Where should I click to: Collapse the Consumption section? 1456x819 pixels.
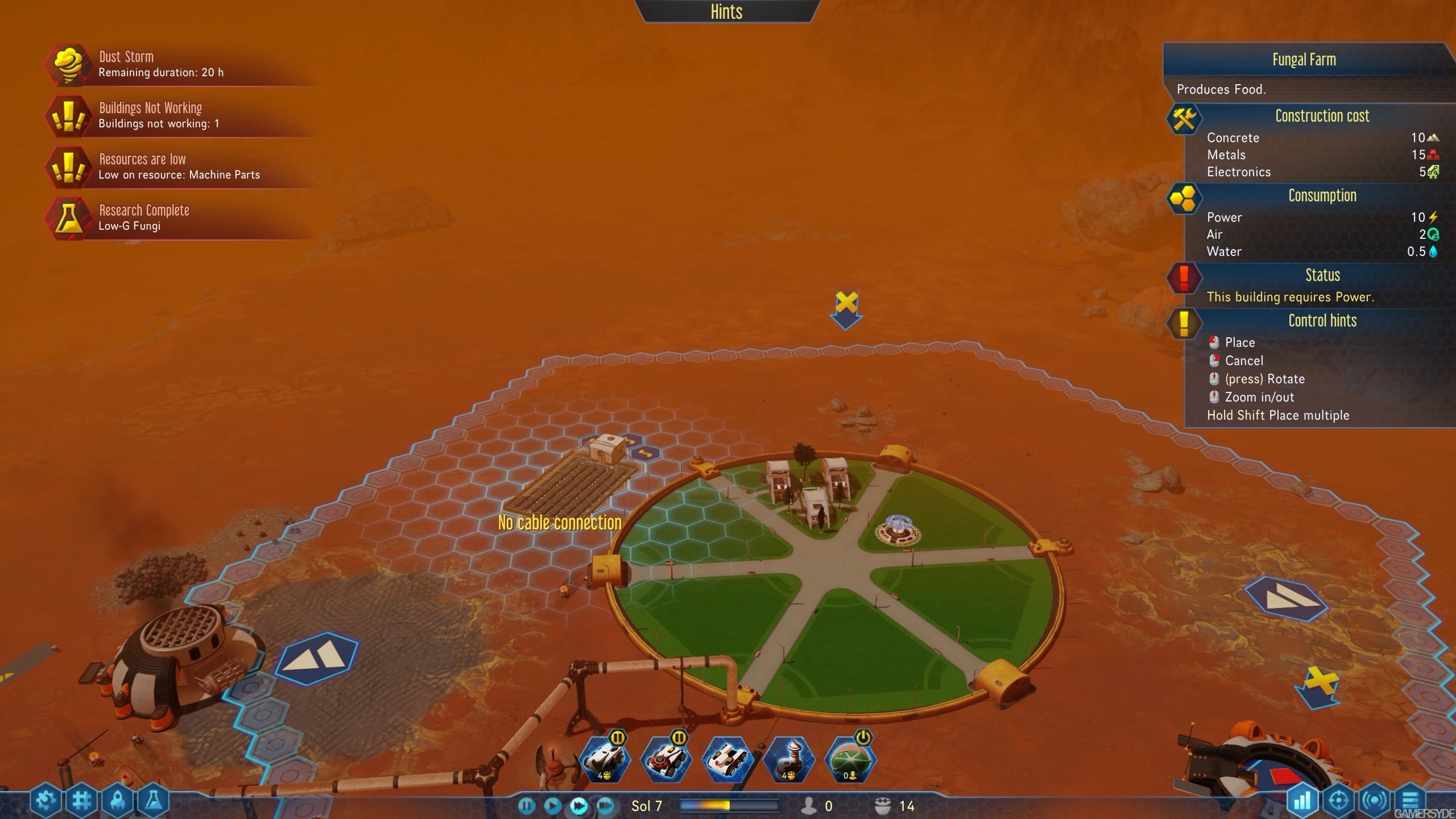(x=1322, y=196)
